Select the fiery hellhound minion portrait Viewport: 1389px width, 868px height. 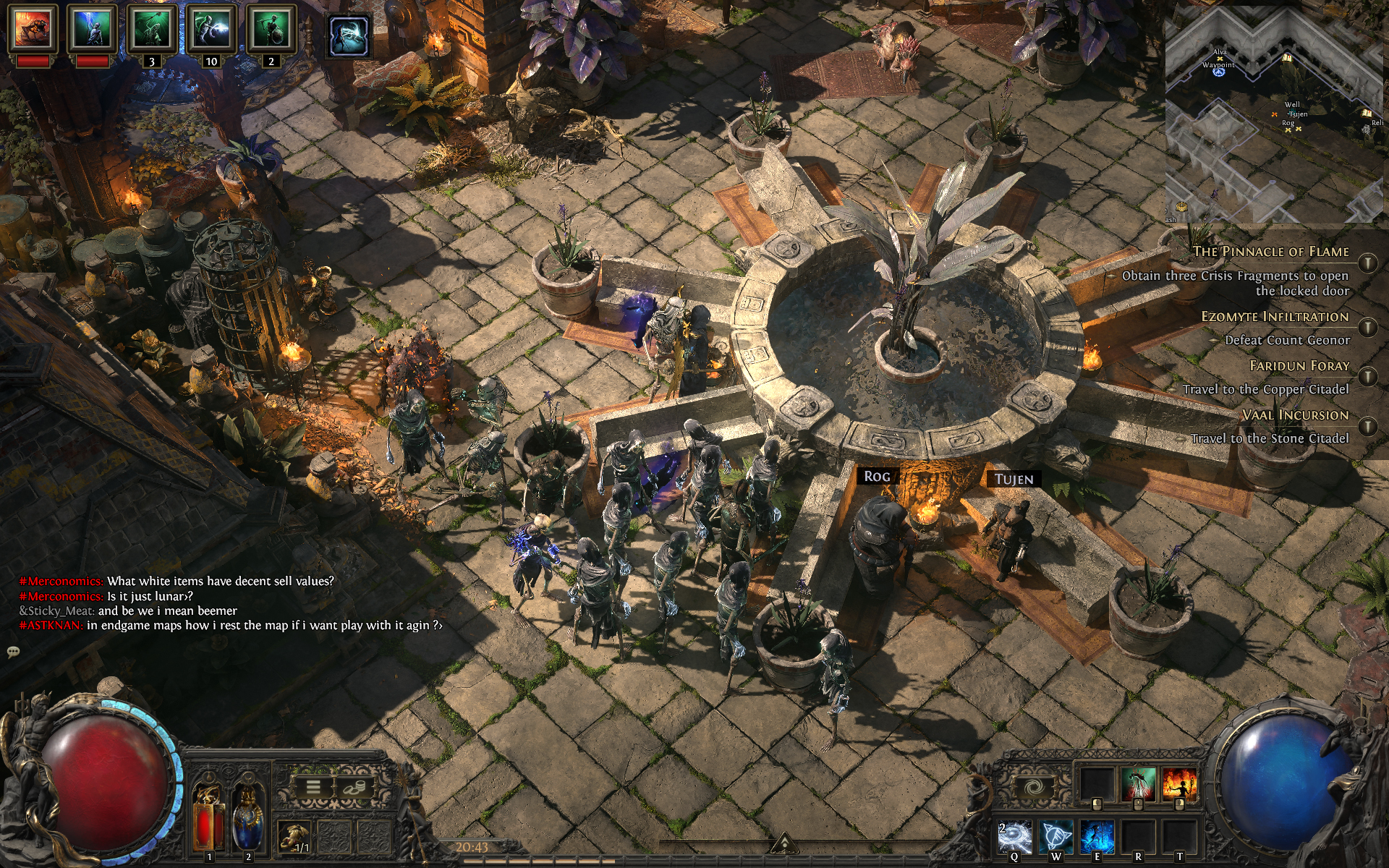point(33,30)
